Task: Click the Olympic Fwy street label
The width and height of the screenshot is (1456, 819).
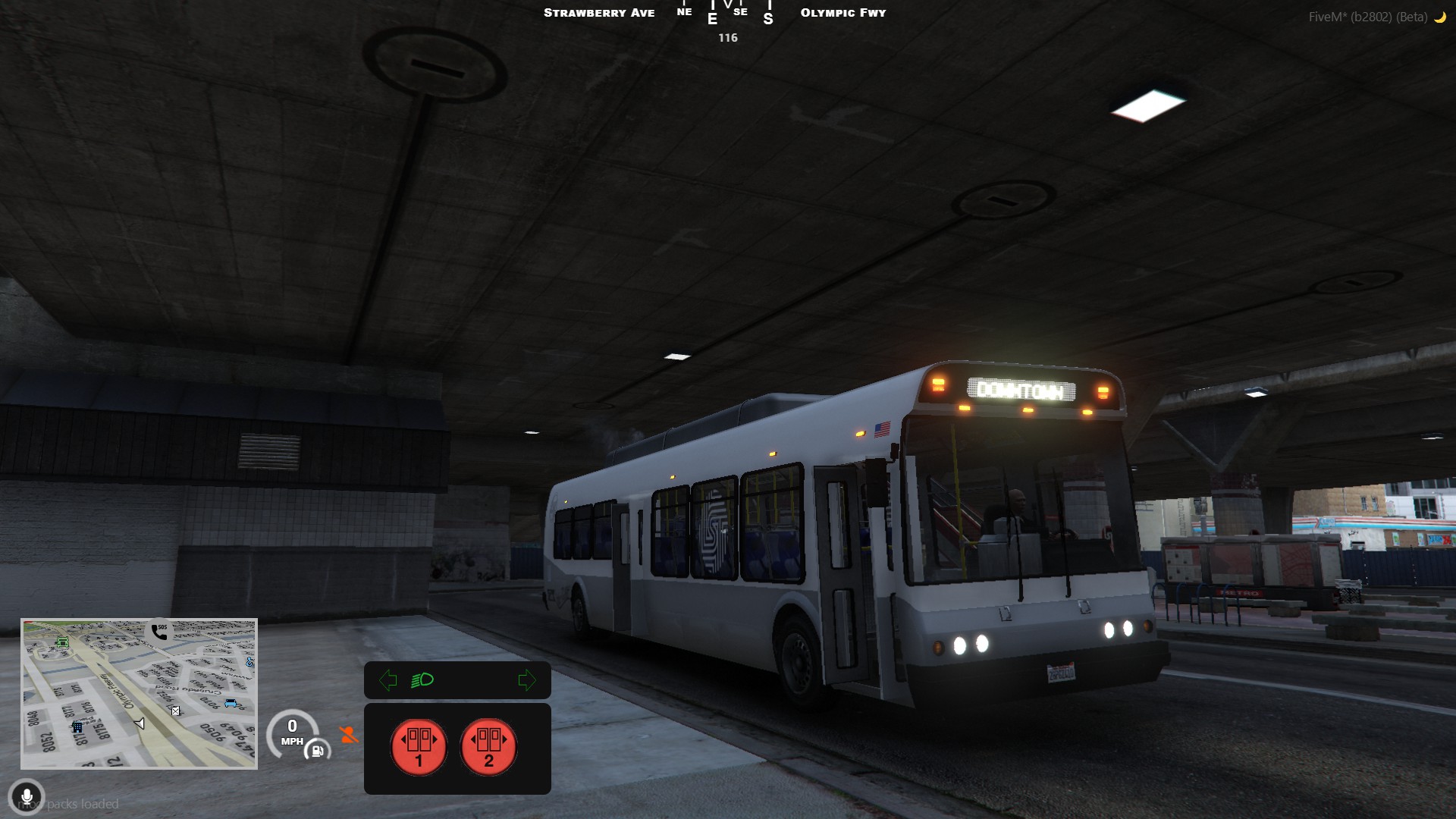Action: pyautogui.click(x=843, y=13)
